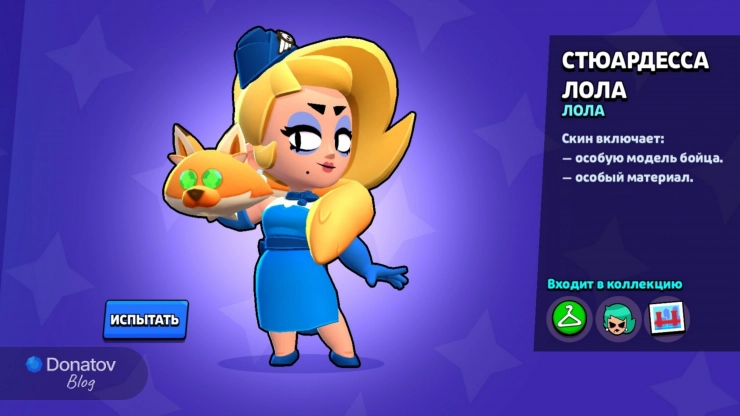Open the teal-haired face pin icon
740x416 pixels.
point(618,319)
